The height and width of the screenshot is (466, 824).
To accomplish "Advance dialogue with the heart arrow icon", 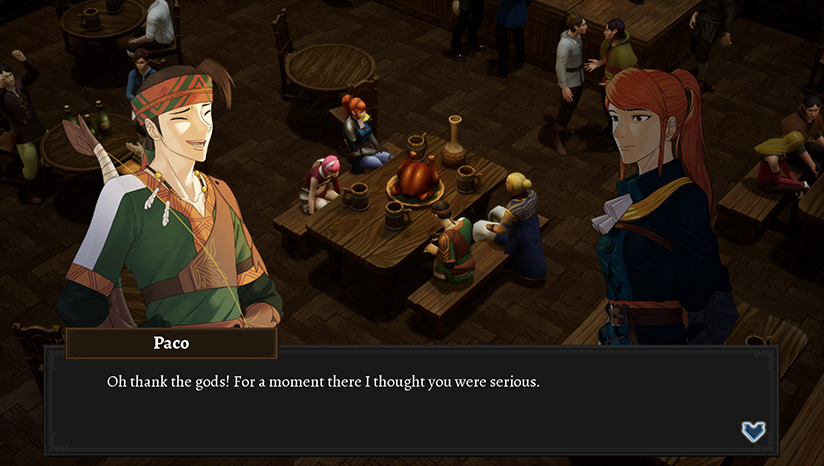I will coord(753,431).
